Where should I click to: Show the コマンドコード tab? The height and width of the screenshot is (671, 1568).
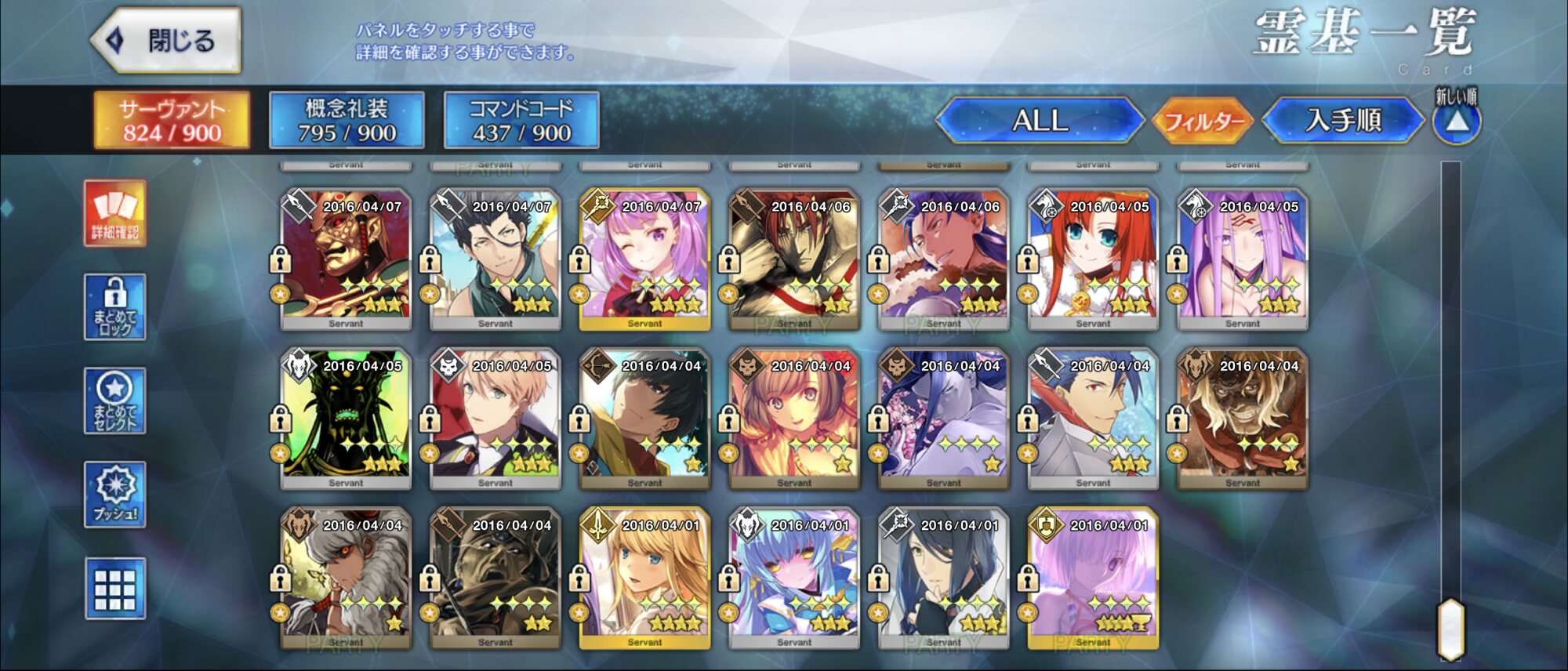point(521,121)
